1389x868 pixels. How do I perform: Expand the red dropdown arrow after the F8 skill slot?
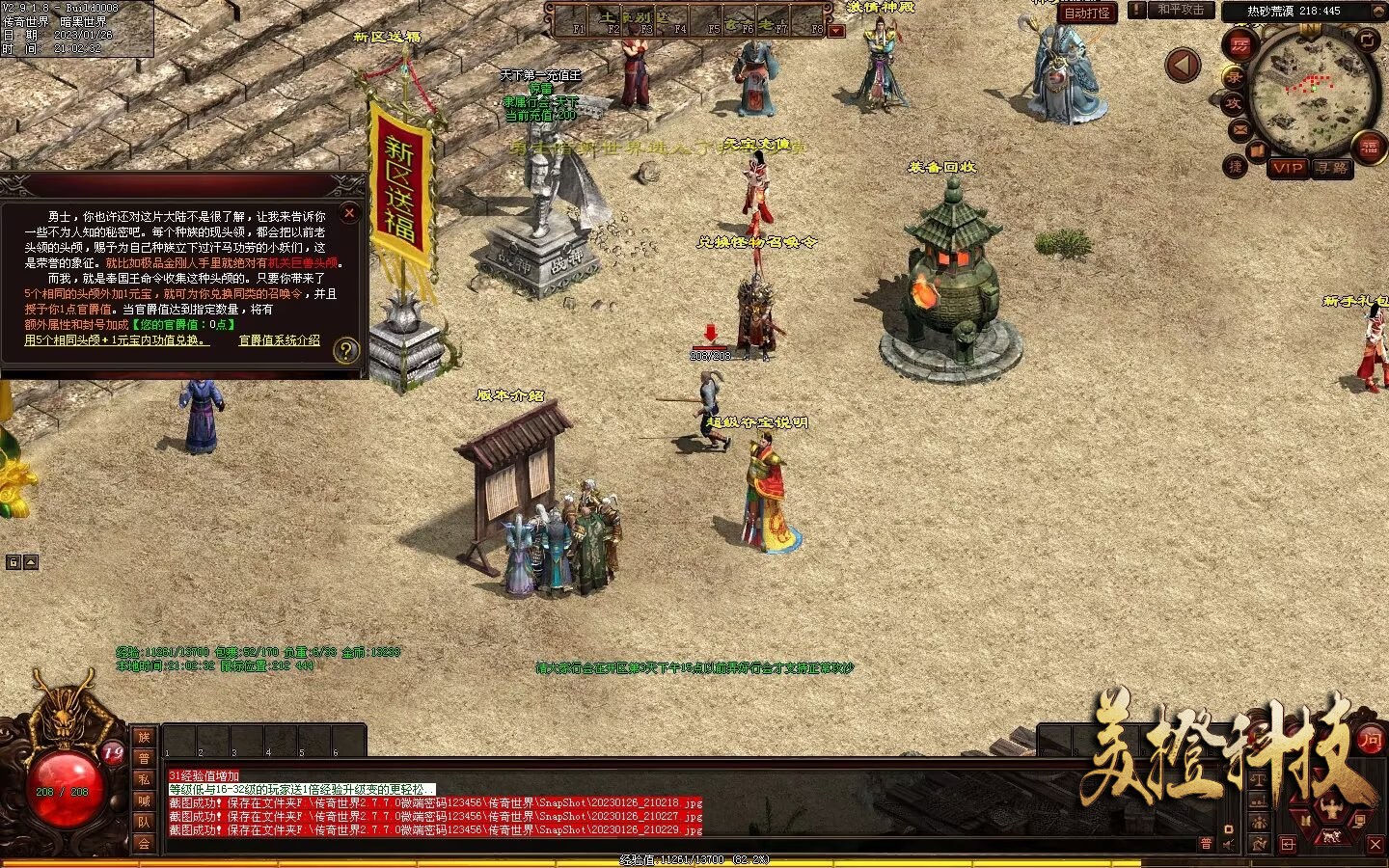coord(835,29)
